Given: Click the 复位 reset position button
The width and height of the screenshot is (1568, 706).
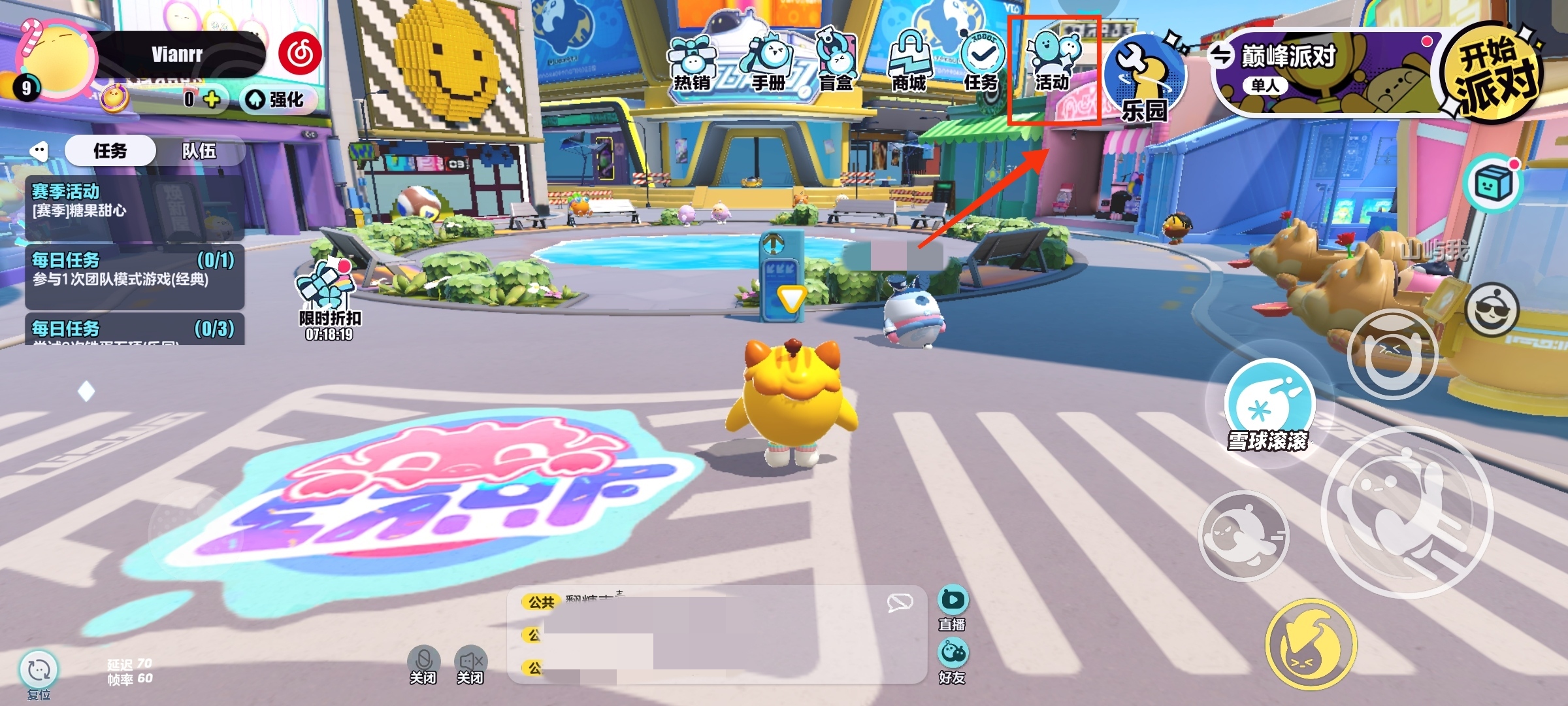Looking at the screenshot, I should pos(39,675).
